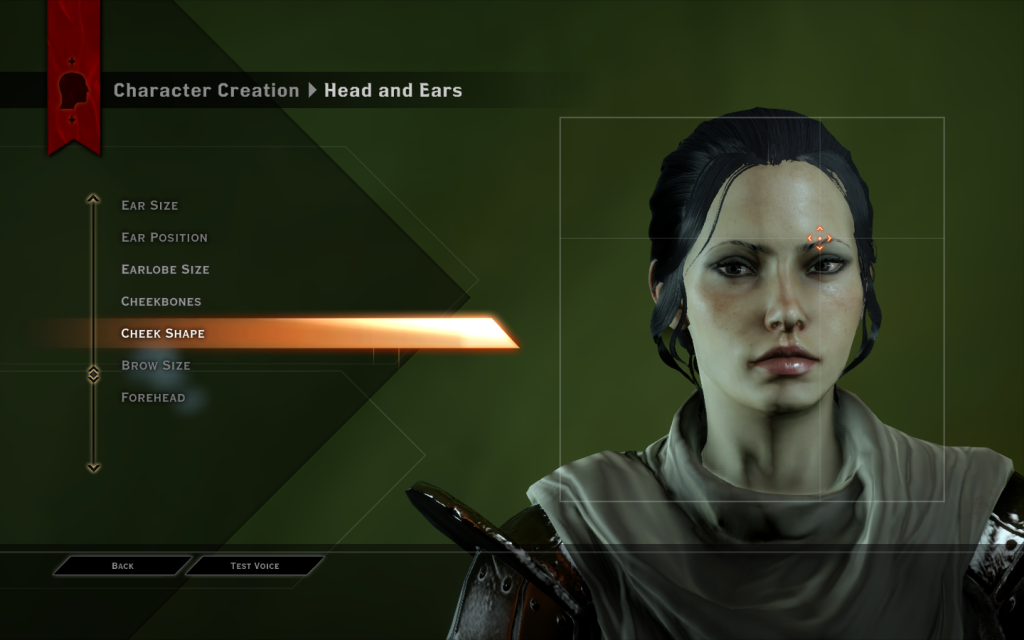Image resolution: width=1024 pixels, height=640 pixels.
Task: Click the orange face adjustment crosshair
Action: tap(819, 238)
